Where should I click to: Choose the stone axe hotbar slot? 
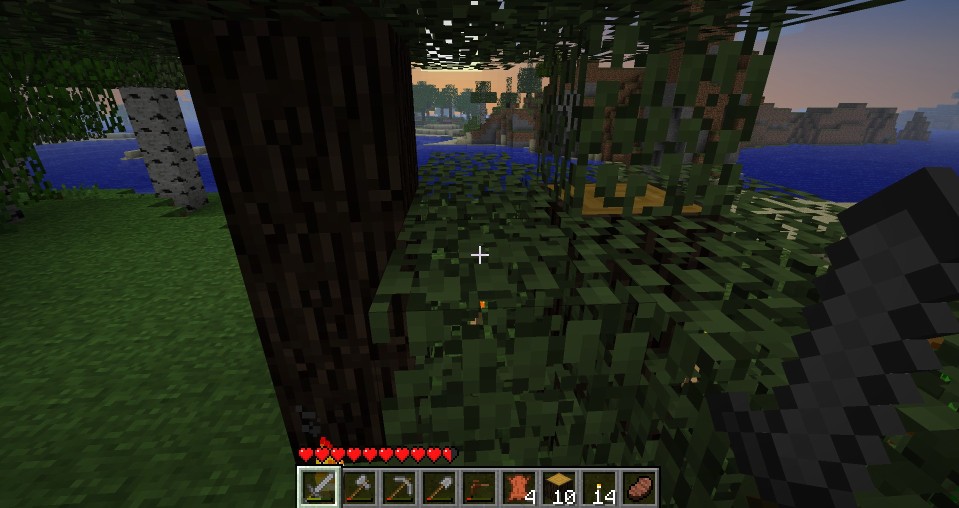pyautogui.click(x=358, y=487)
